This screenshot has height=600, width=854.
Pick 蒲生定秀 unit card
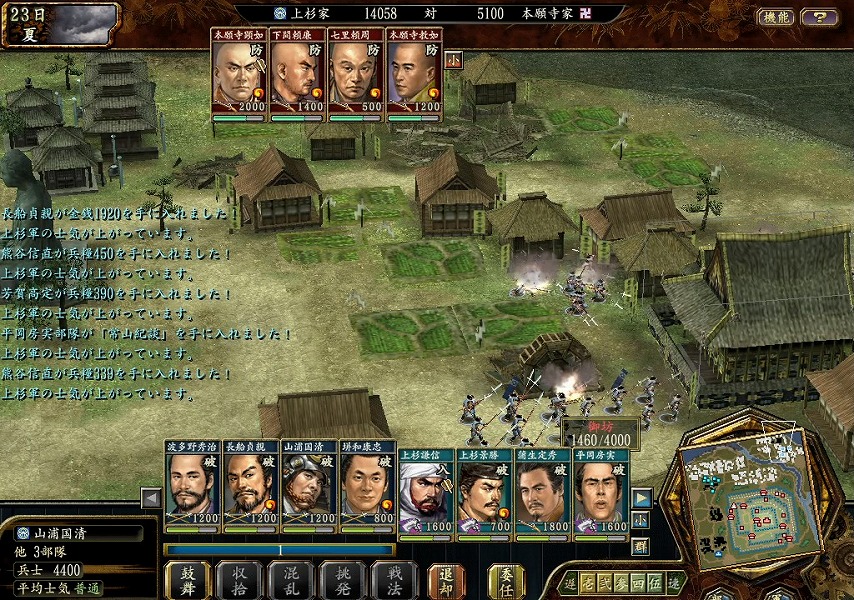(x=543, y=492)
